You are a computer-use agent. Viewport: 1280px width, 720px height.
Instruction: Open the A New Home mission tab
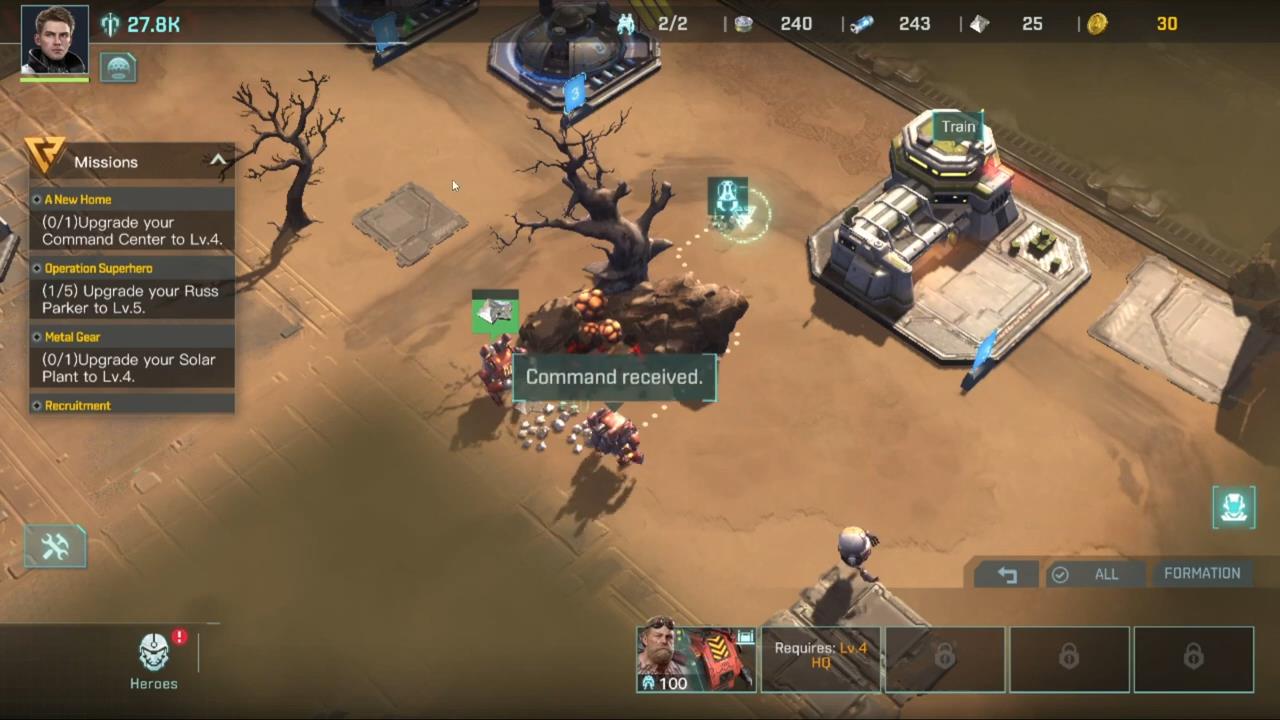click(77, 199)
